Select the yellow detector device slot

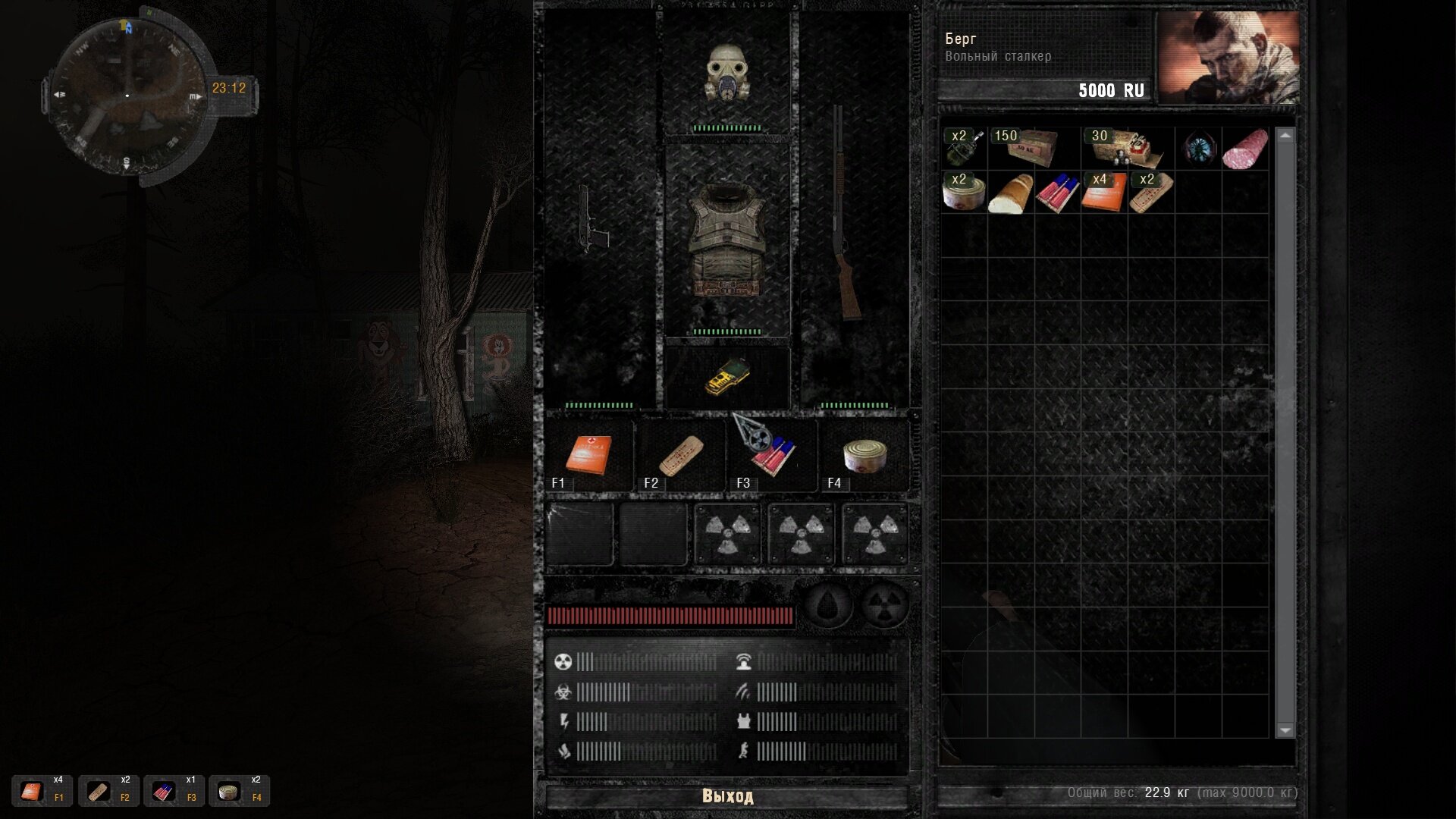(x=726, y=376)
